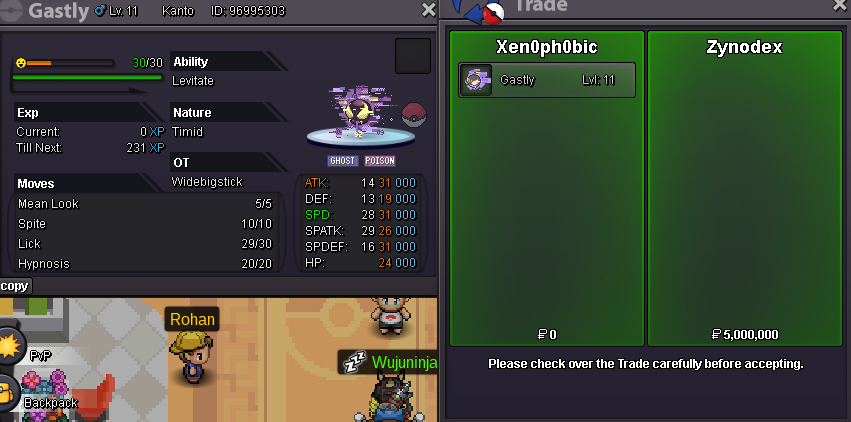851x422 pixels.
Task: Click the copy button below the summary
Action: (15, 286)
